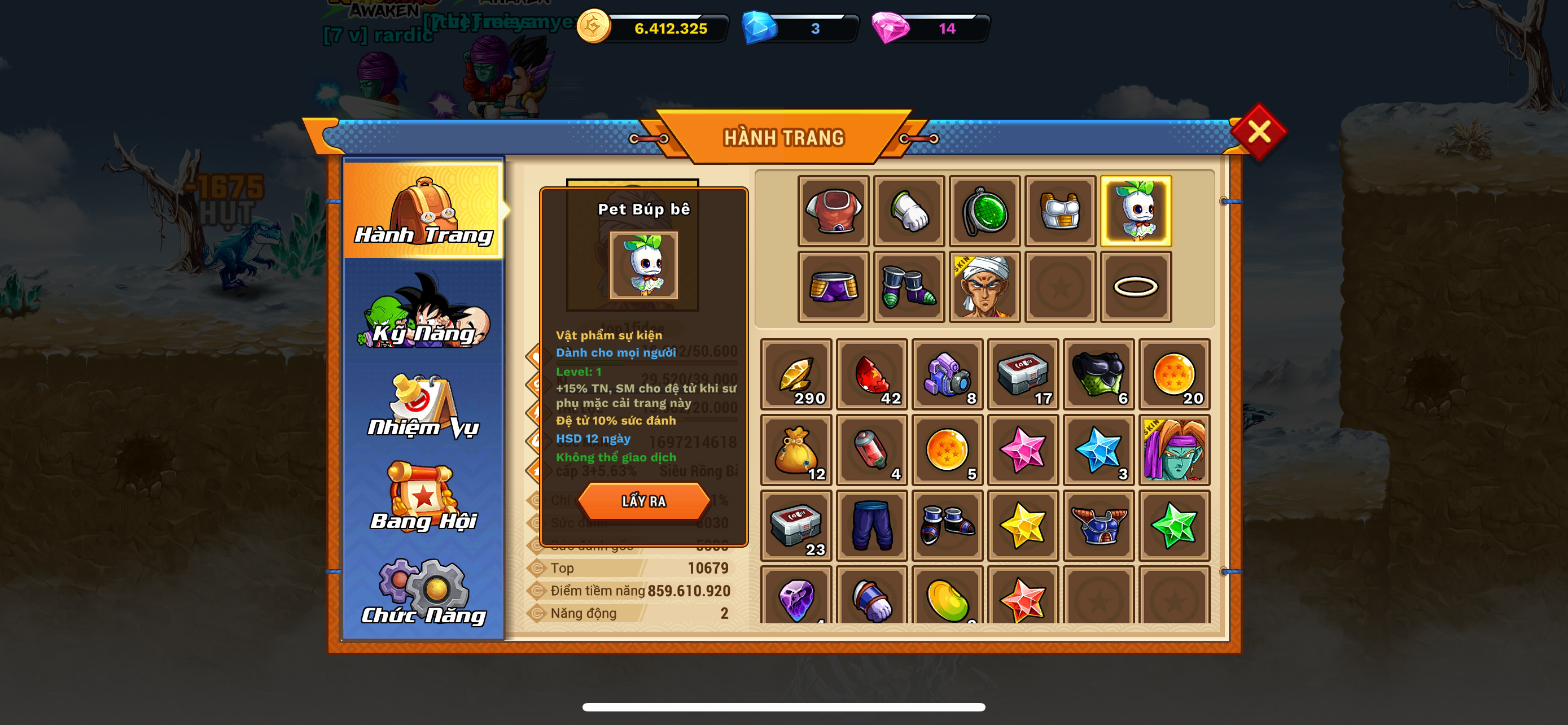This screenshot has height=725, width=1568.
Task: Choose the navy blue pants item
Action: click(871, 525)
